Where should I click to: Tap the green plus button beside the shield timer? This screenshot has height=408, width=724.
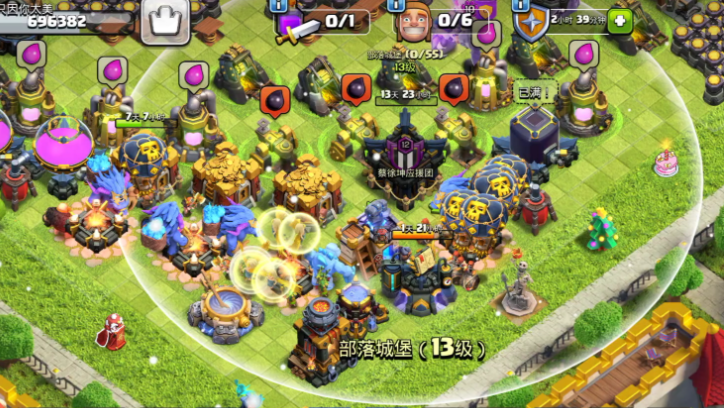620,21
